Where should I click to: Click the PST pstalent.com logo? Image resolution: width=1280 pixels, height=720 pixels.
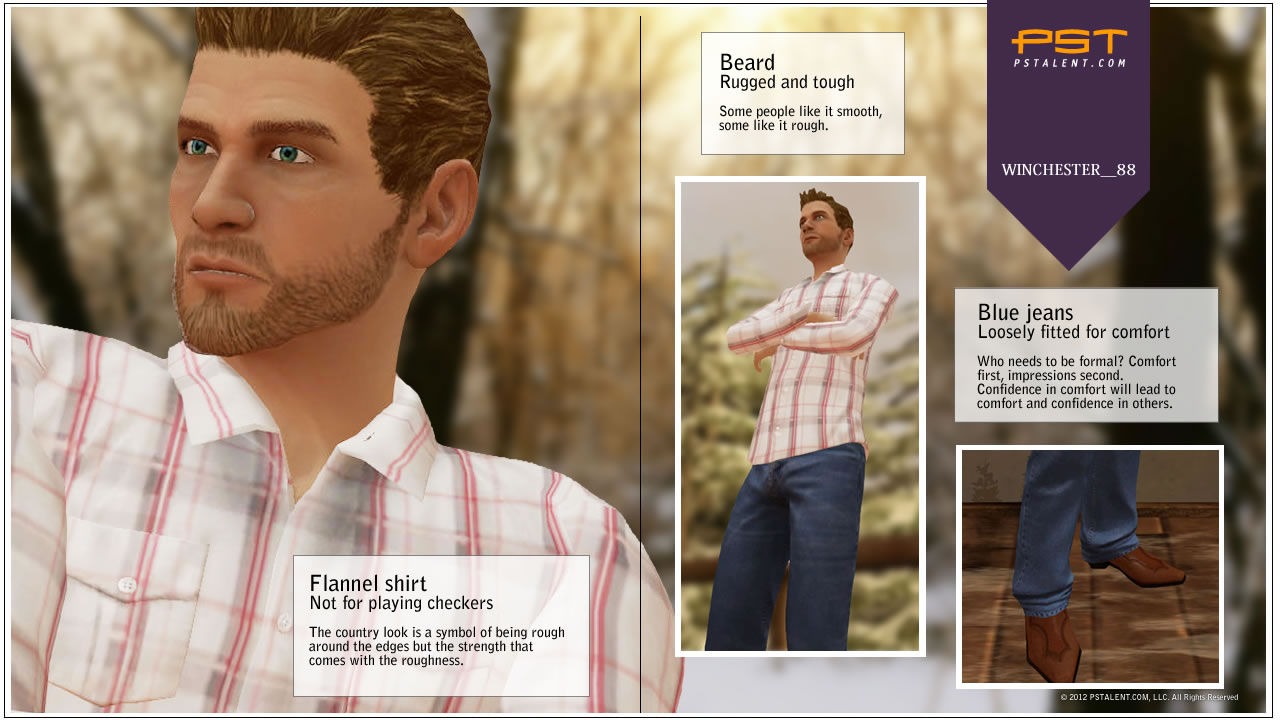(1068, 47)
